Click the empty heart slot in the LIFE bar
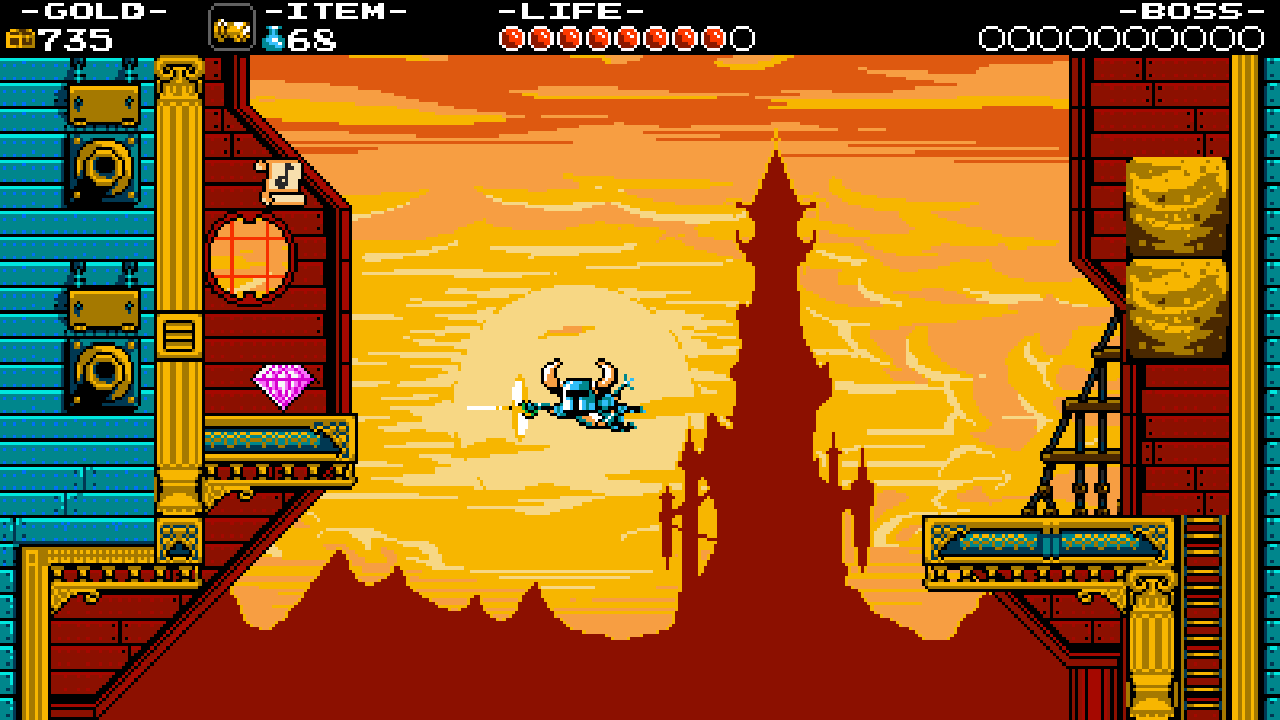This screenshot has width=1280, height=720. 740,37
